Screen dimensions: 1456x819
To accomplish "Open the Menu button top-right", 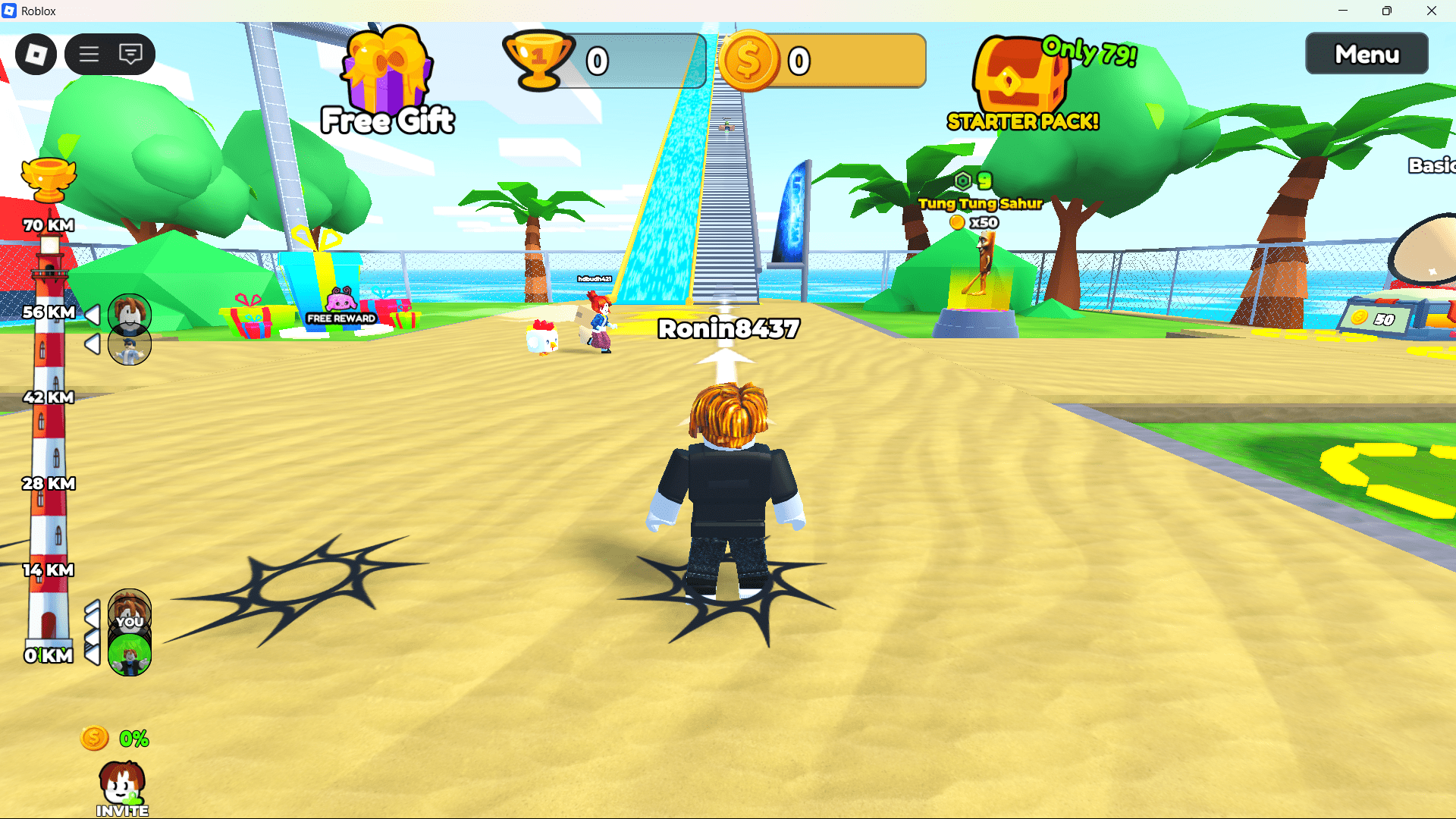I will point(1366,54).
